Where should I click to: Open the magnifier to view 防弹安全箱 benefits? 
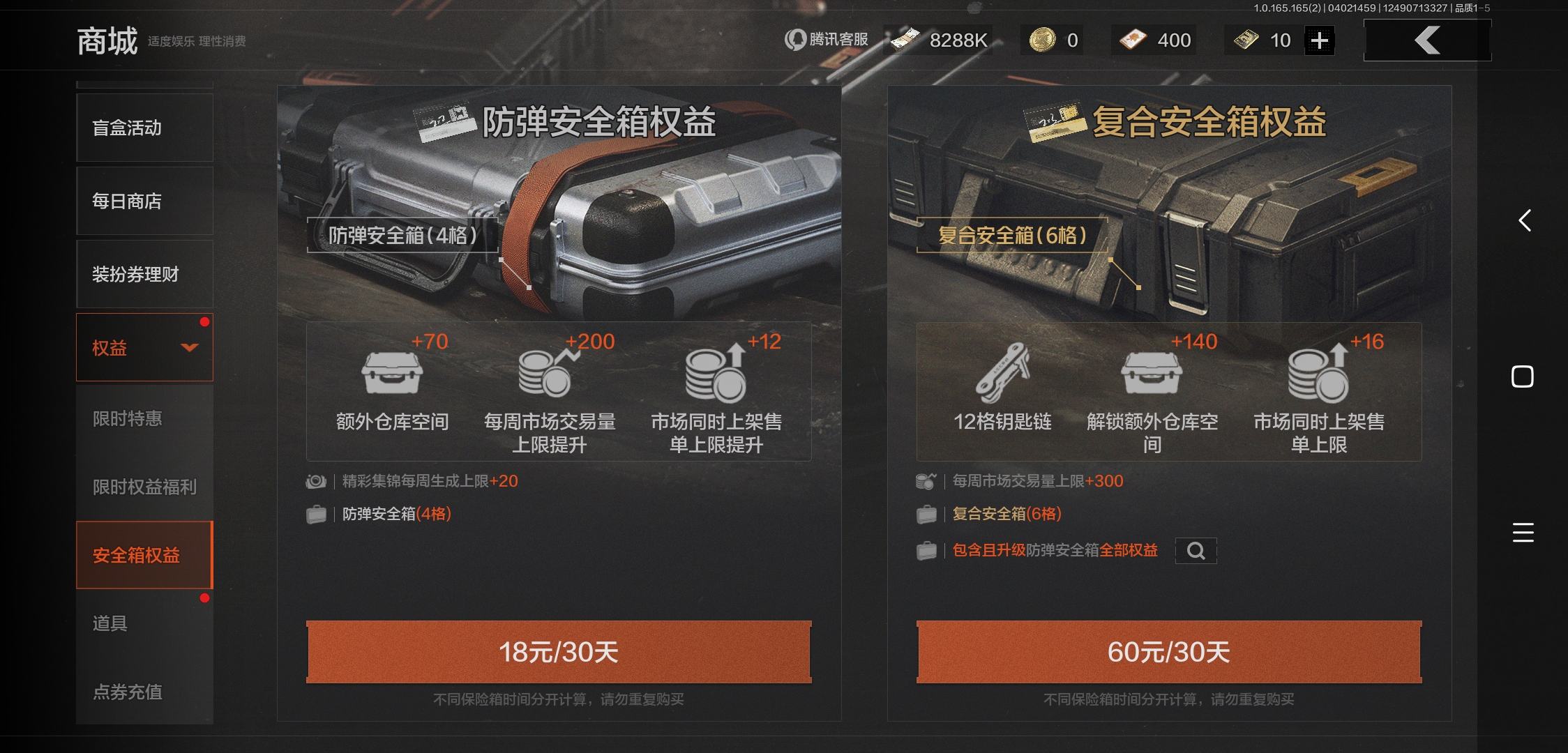point(1196,551)
